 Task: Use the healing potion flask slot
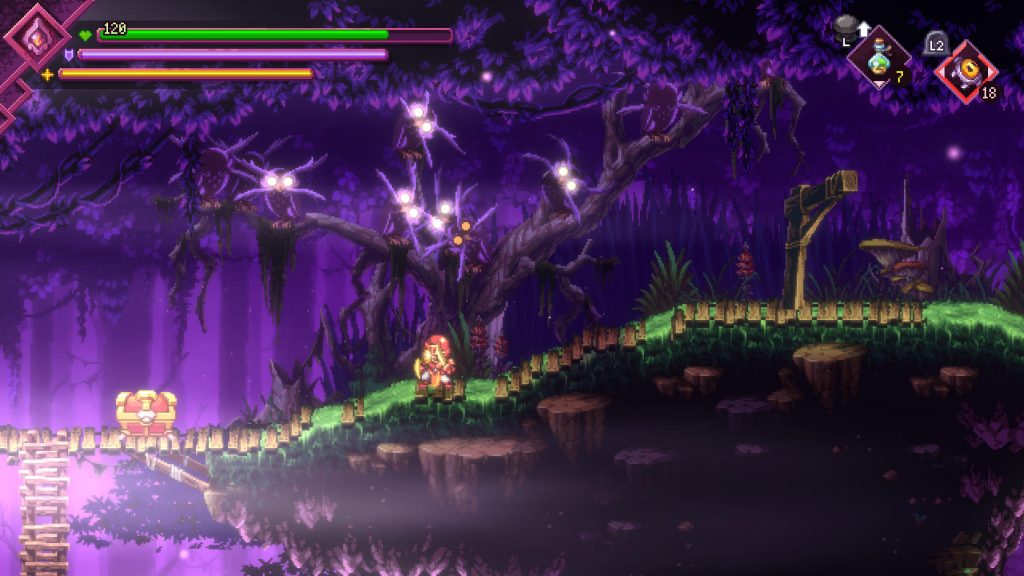tap(879, 59)
